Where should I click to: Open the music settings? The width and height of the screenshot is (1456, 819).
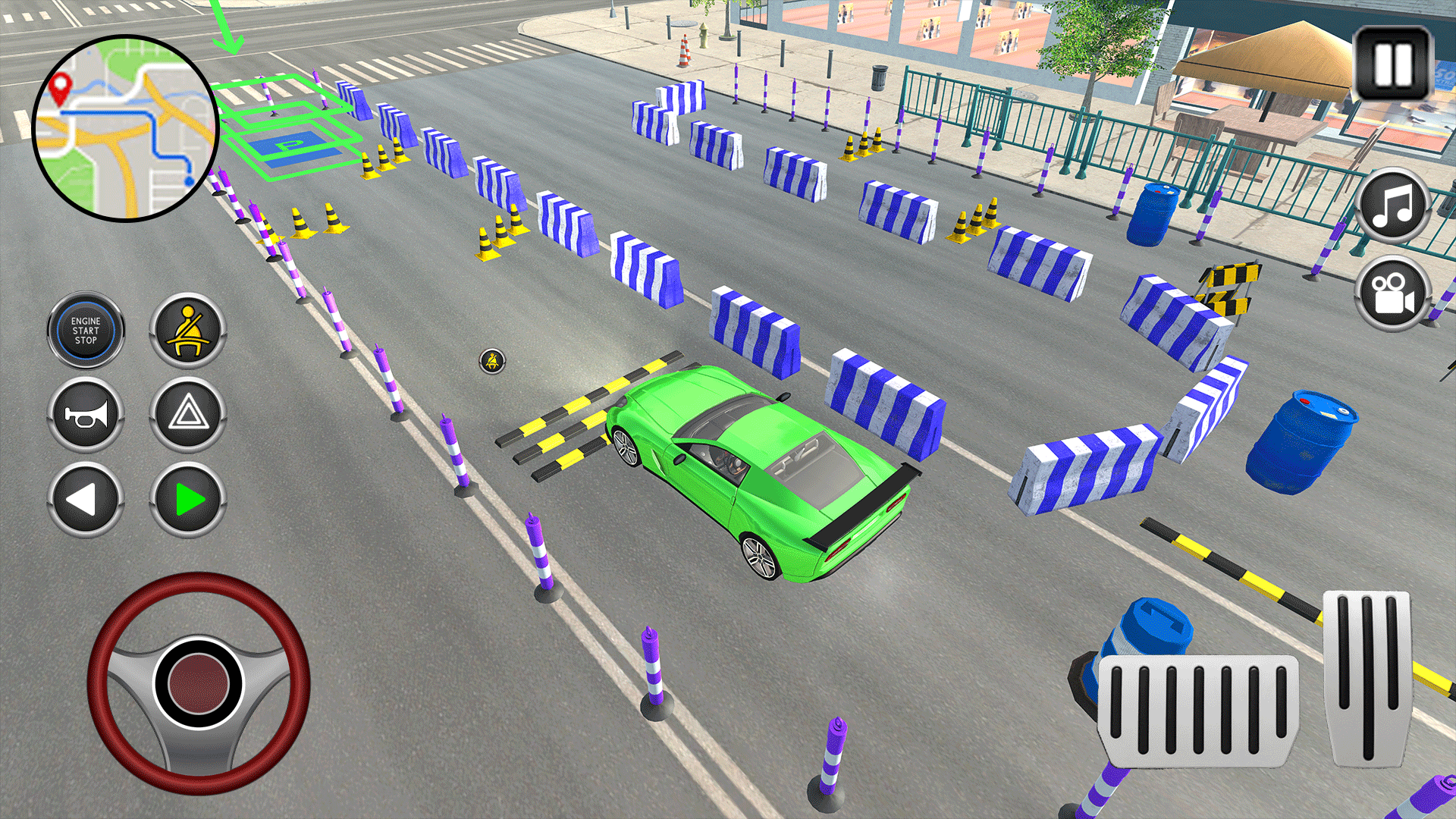point(1394,207)
